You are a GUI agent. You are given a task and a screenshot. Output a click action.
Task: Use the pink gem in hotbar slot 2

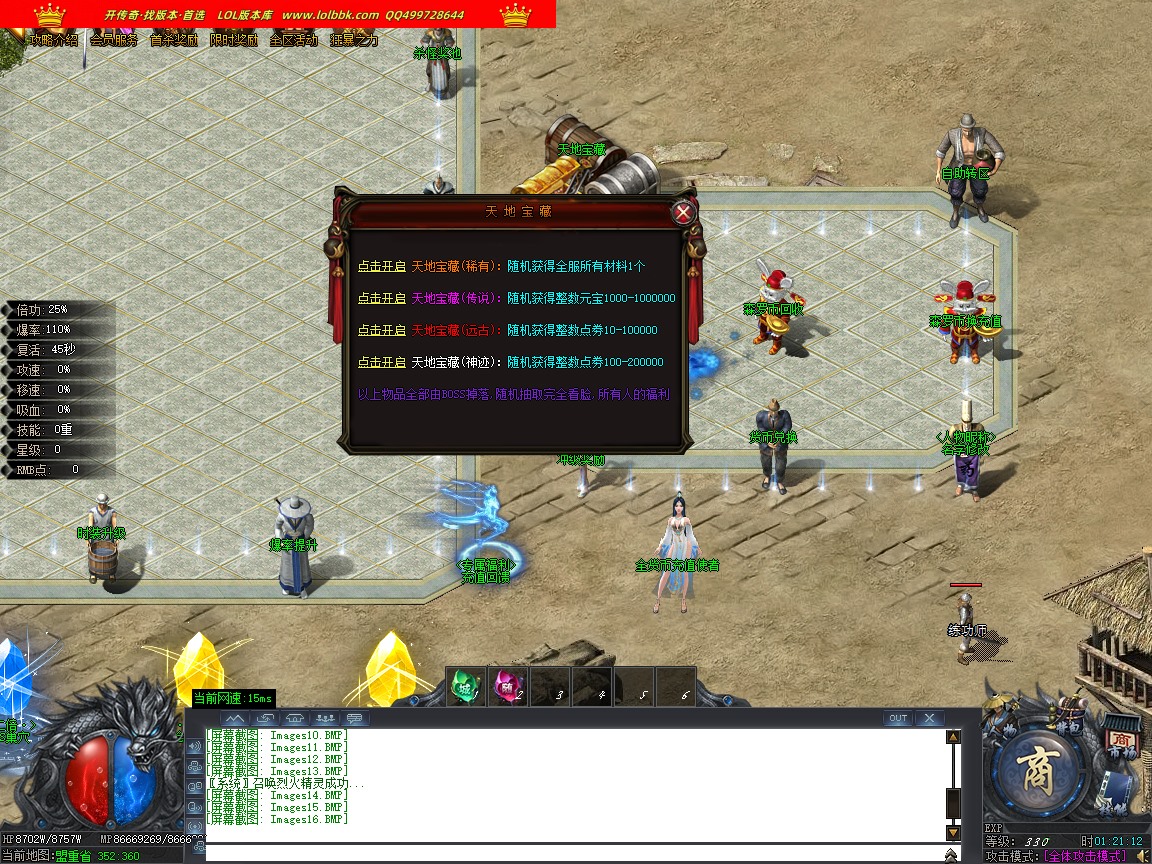point(508,686)
